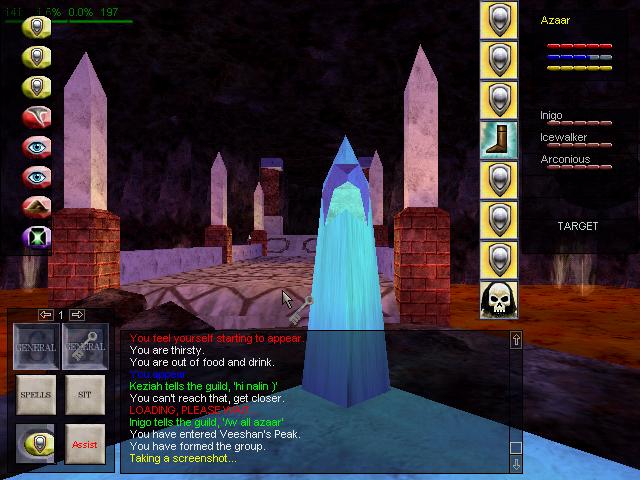Click the TARGET window

coord(578,226)
